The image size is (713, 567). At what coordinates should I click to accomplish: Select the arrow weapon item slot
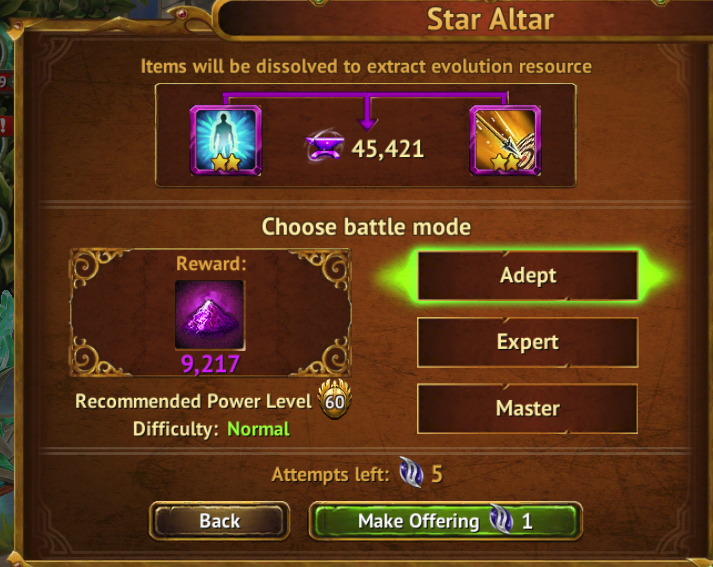[505, 141]
